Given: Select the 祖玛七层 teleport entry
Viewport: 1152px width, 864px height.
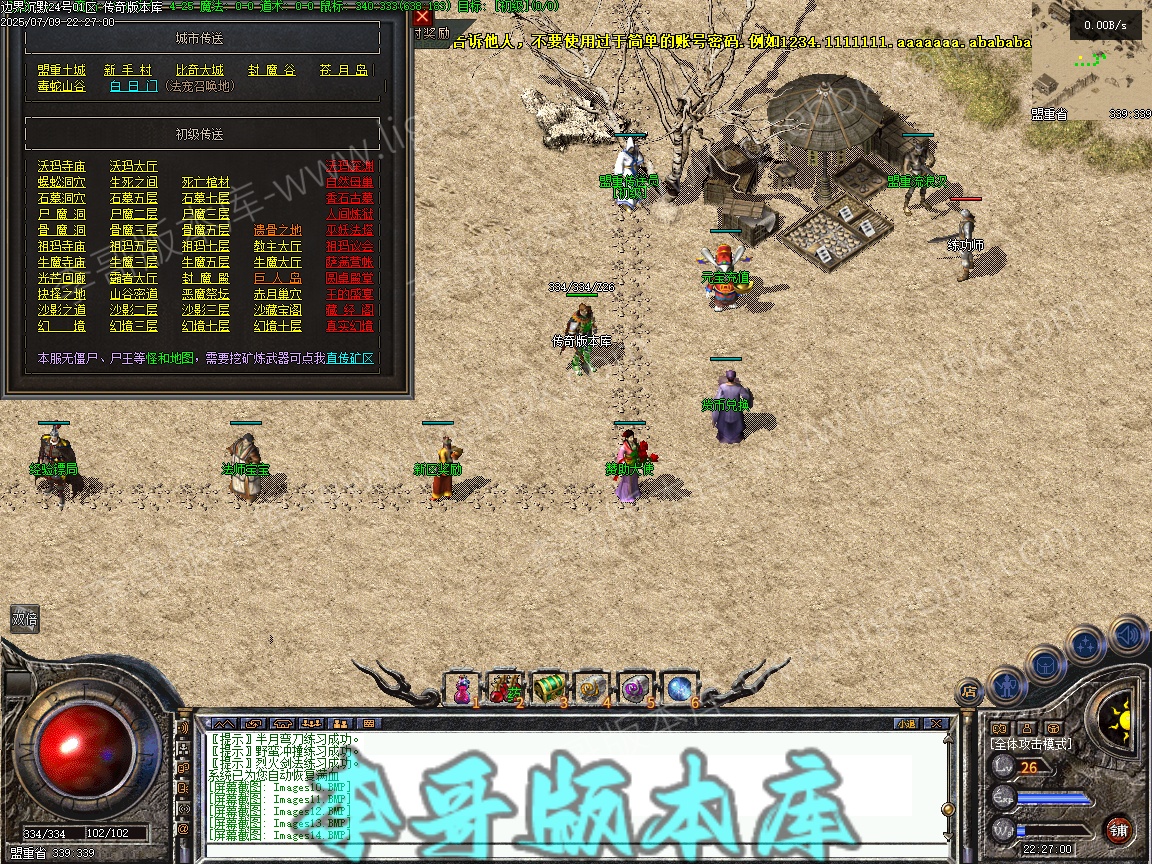Looking at the screenshot, I should pos(205,246).
